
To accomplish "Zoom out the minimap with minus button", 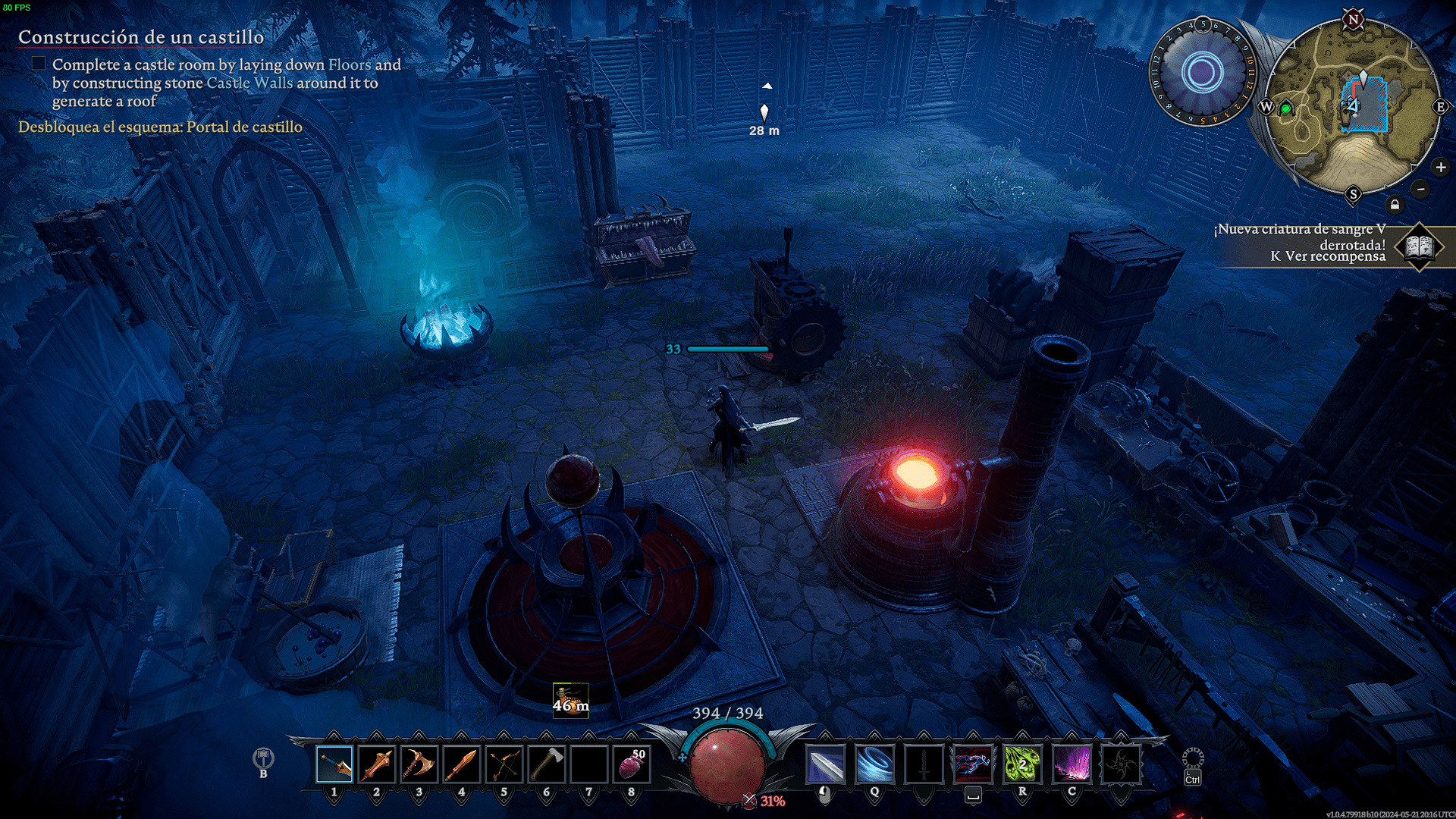I will tap(1421, 189).
